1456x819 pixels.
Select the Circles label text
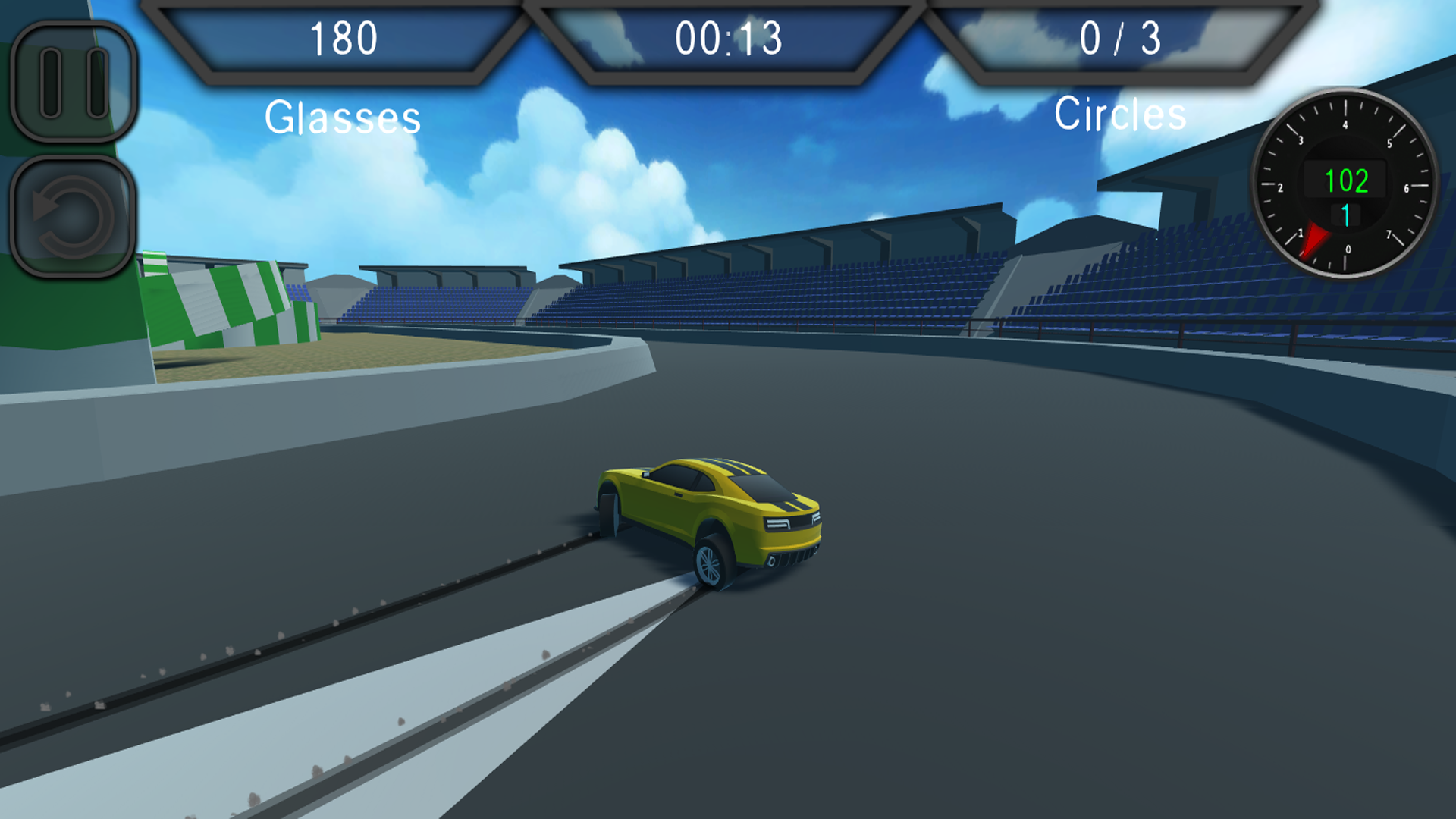1121,114
